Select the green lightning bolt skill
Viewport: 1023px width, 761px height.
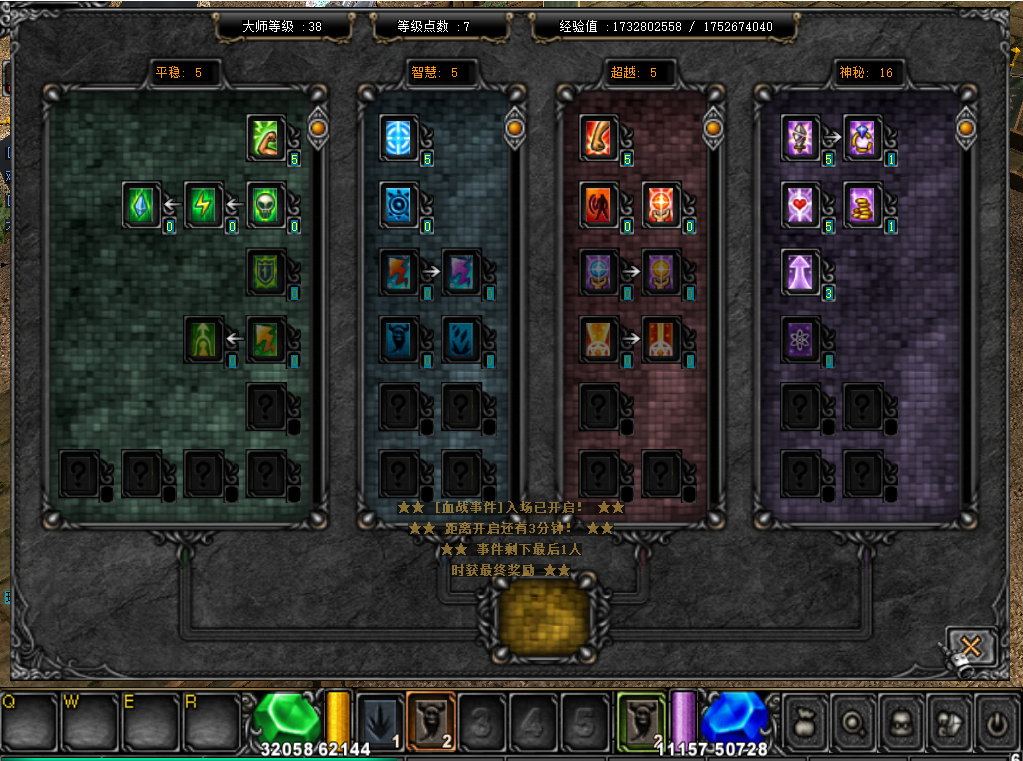tap(204, 204)
